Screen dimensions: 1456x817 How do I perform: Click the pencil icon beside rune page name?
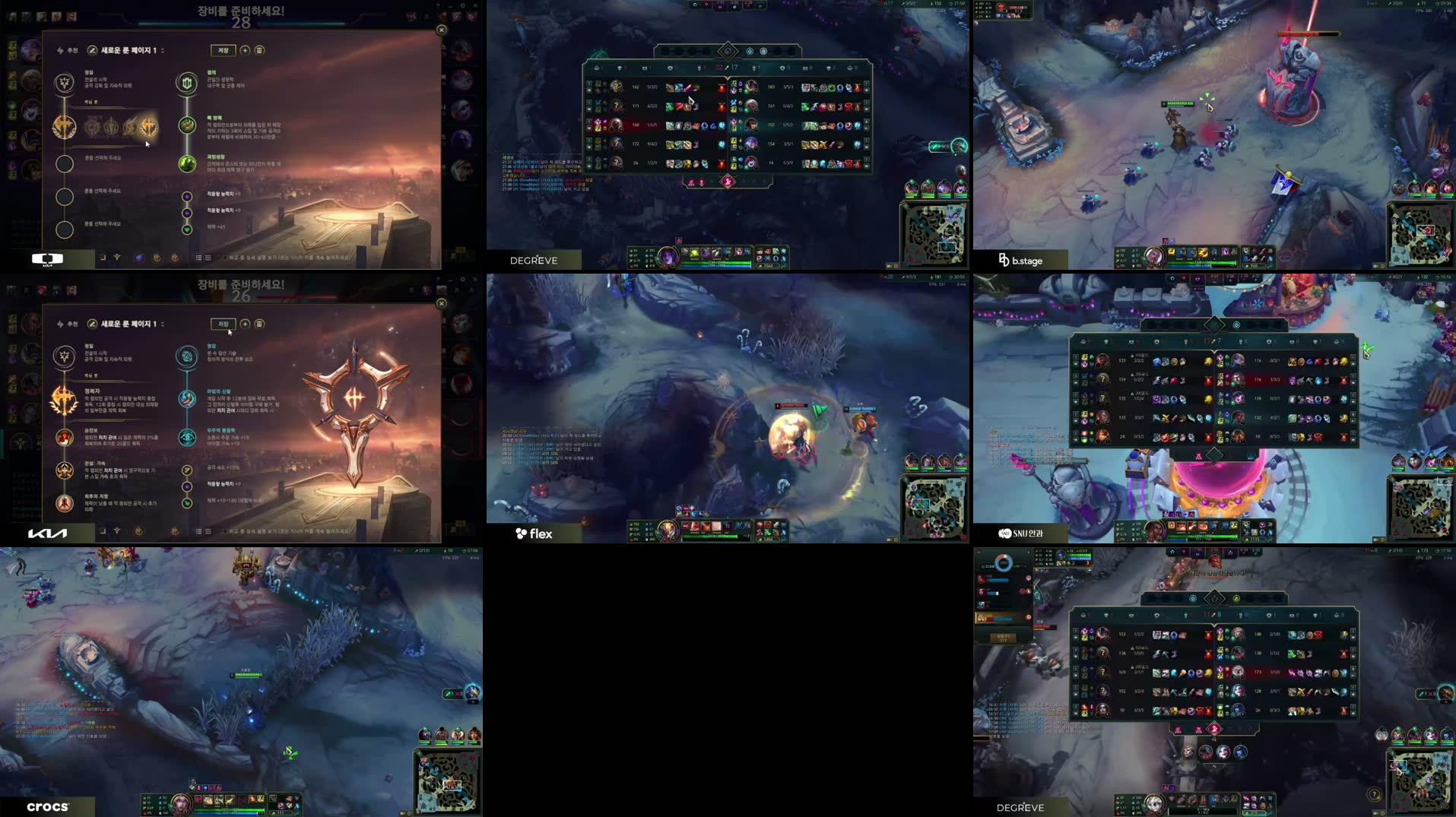pos(92,50)
